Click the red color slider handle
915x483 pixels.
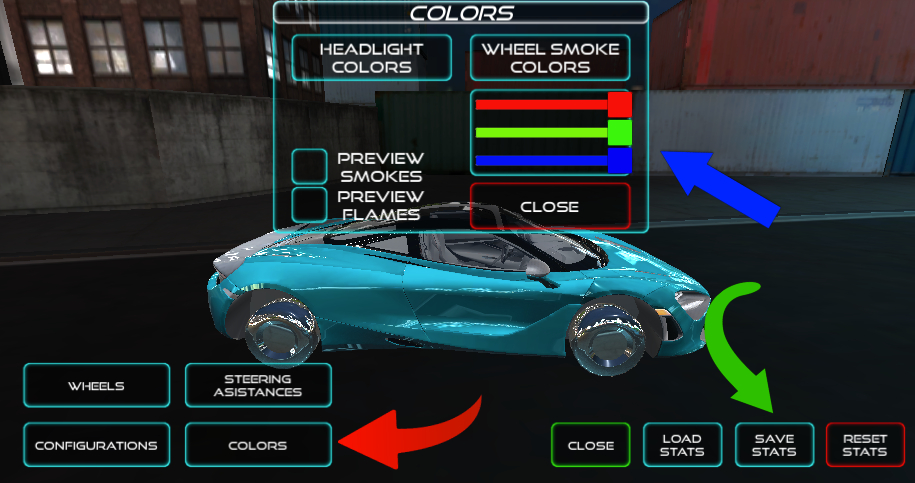[620, 104]
